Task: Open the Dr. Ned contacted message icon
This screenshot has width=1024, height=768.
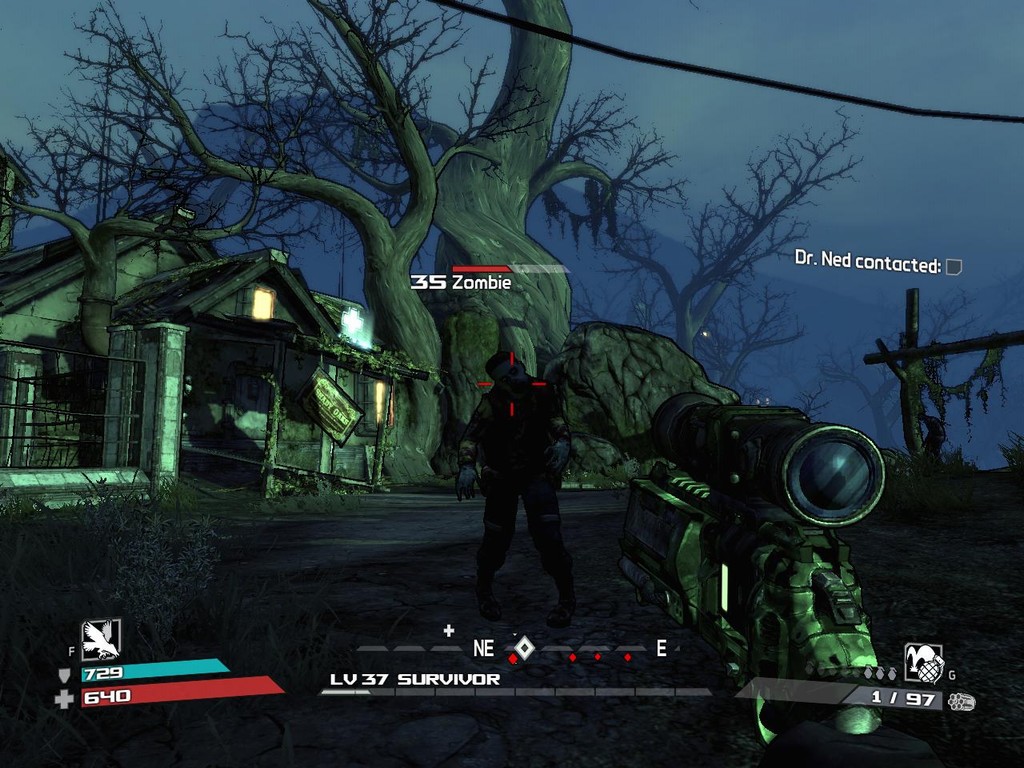Action: point(954,266)
